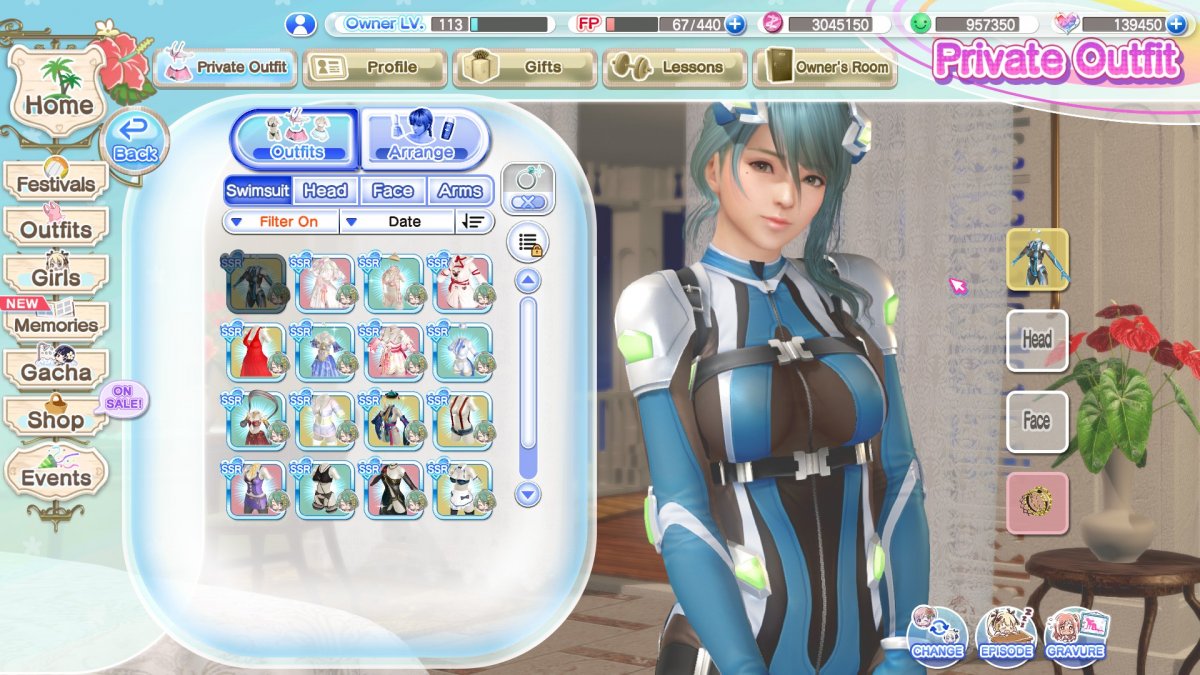Screen dimensions: 1200x675
Task: Open the Gacha menu
Action: (x=56, y=372)
